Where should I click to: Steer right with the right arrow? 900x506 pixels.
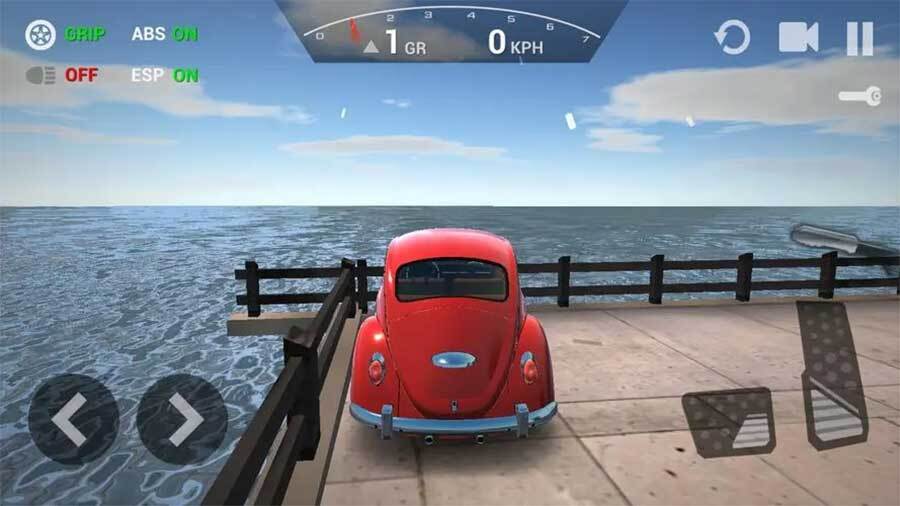(182, 418)
